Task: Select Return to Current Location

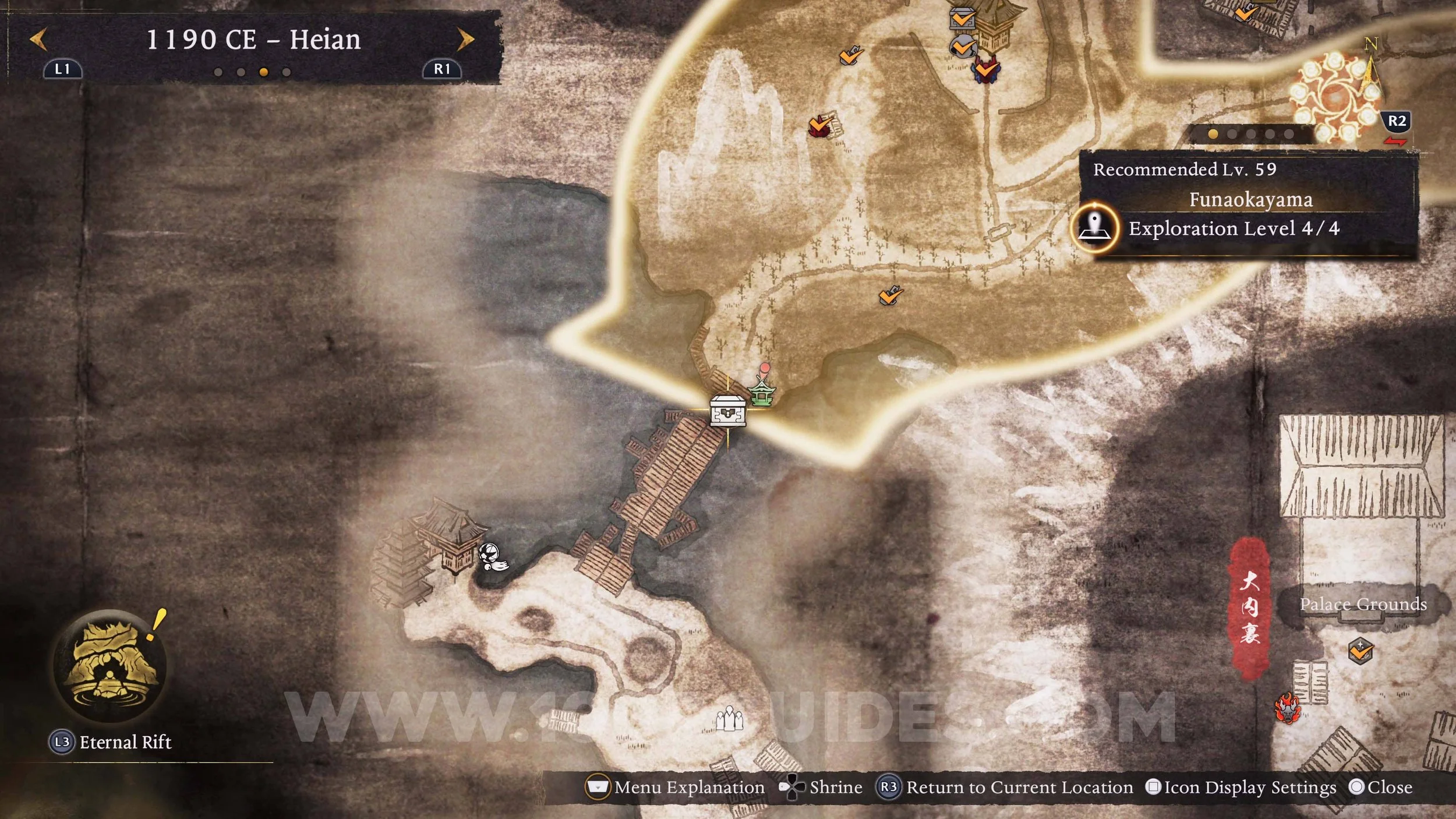Action: [x=1005, y=788]
